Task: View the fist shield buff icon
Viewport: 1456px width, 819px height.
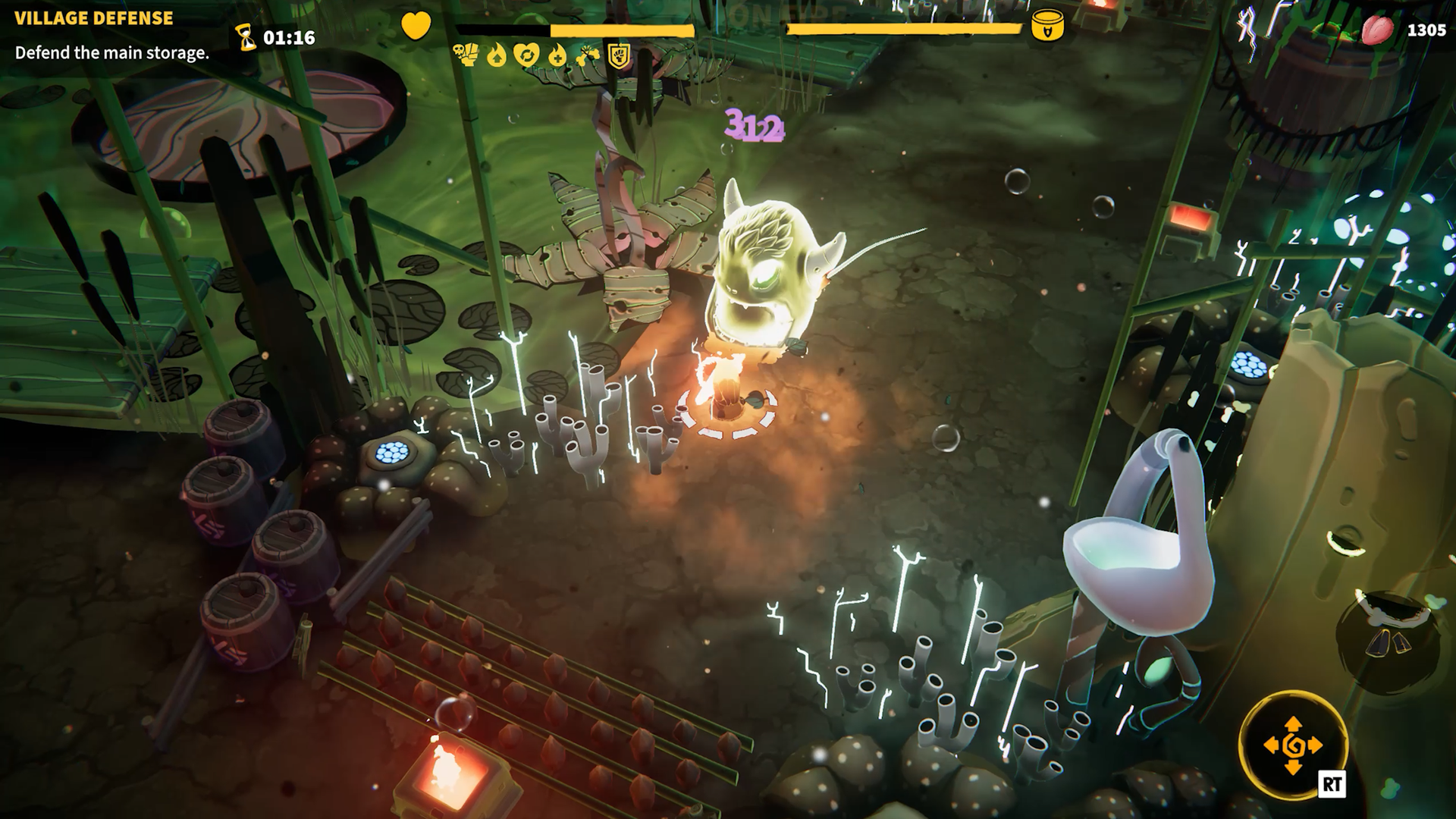Action: coord(620,55)
